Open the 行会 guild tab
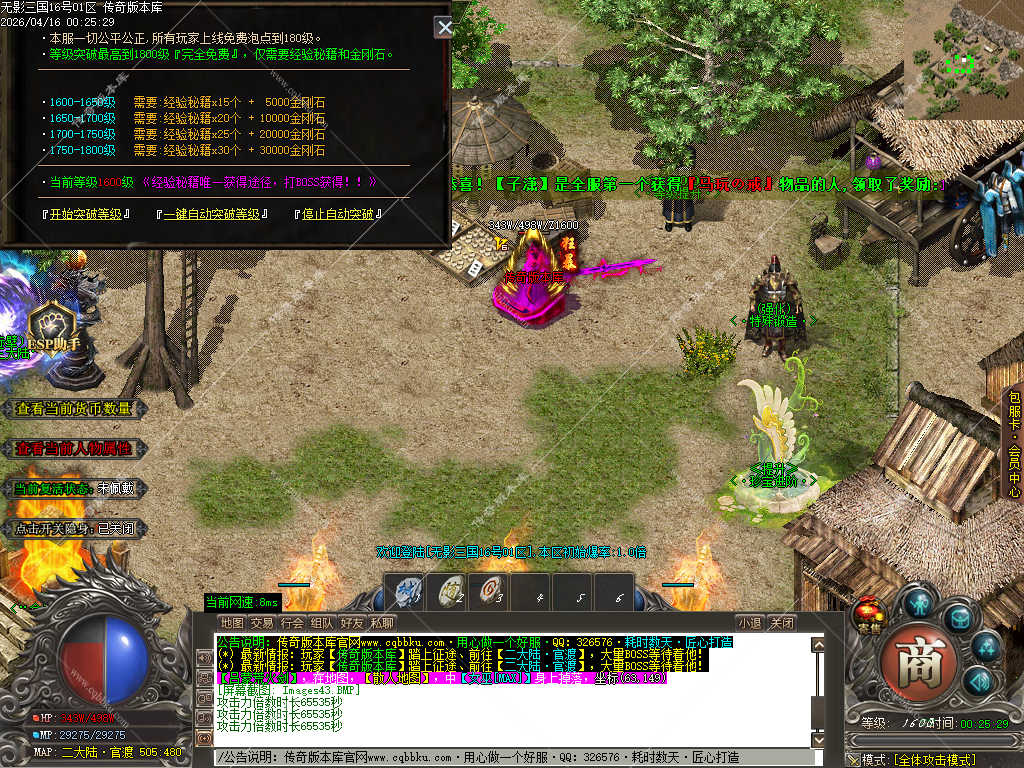The image size is (1024, 768). [x=291, y=623]
